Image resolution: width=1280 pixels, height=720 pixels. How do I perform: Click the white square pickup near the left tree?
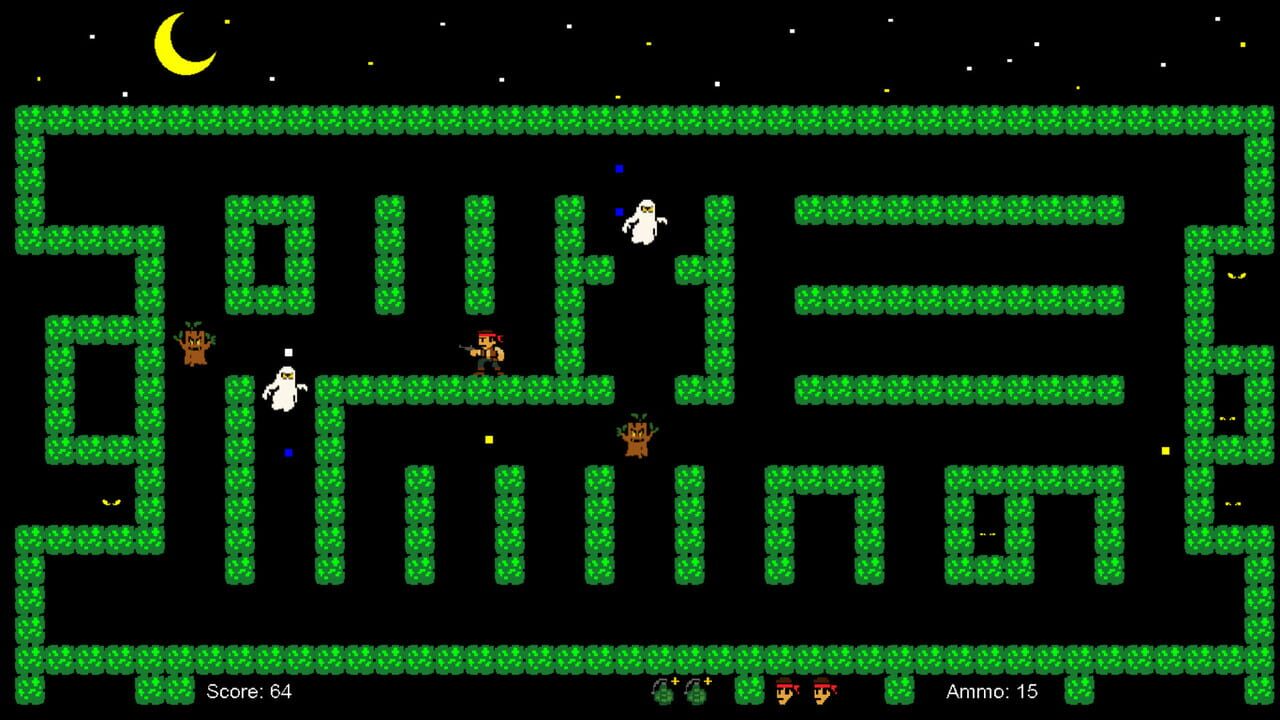click(x=288, y=350)
